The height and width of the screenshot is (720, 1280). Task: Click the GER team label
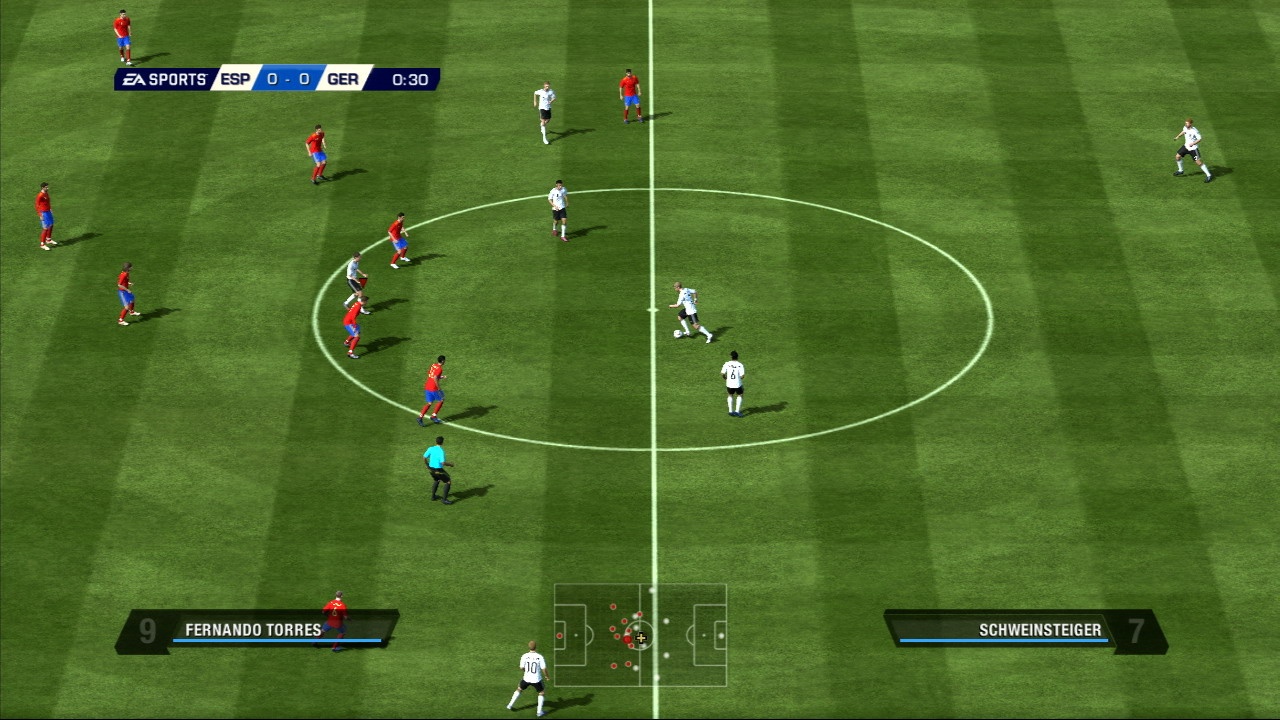343,80
